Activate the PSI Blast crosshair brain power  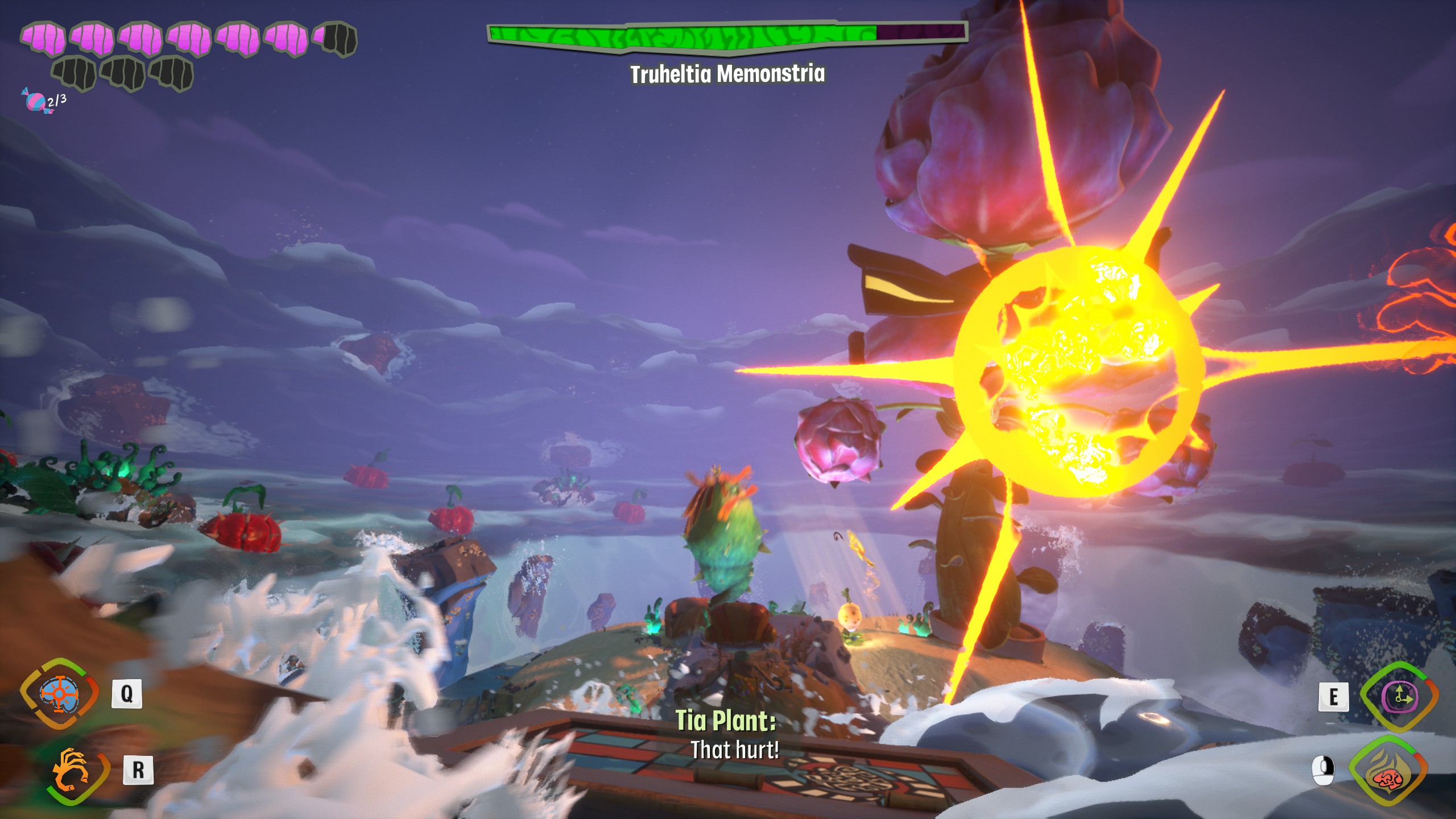point(60,693)
